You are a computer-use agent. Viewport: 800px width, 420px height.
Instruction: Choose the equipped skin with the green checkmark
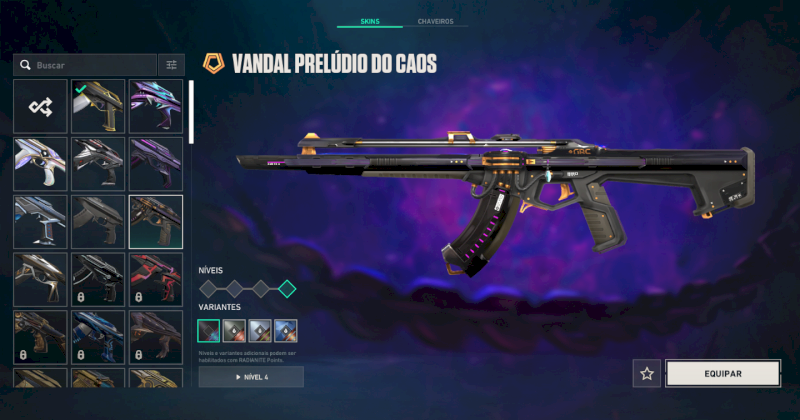(98, 106)
